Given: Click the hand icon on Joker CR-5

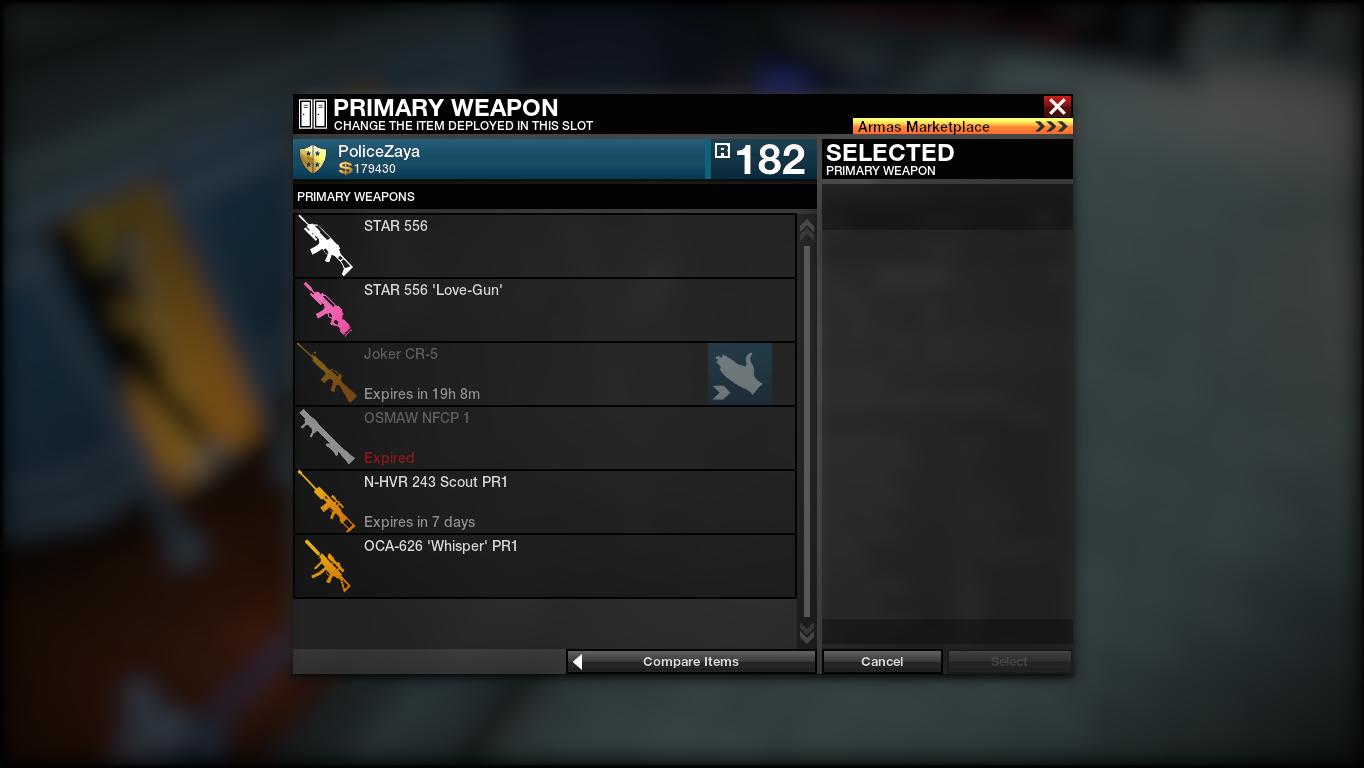Looking at the screenshot, I should 740,374.
